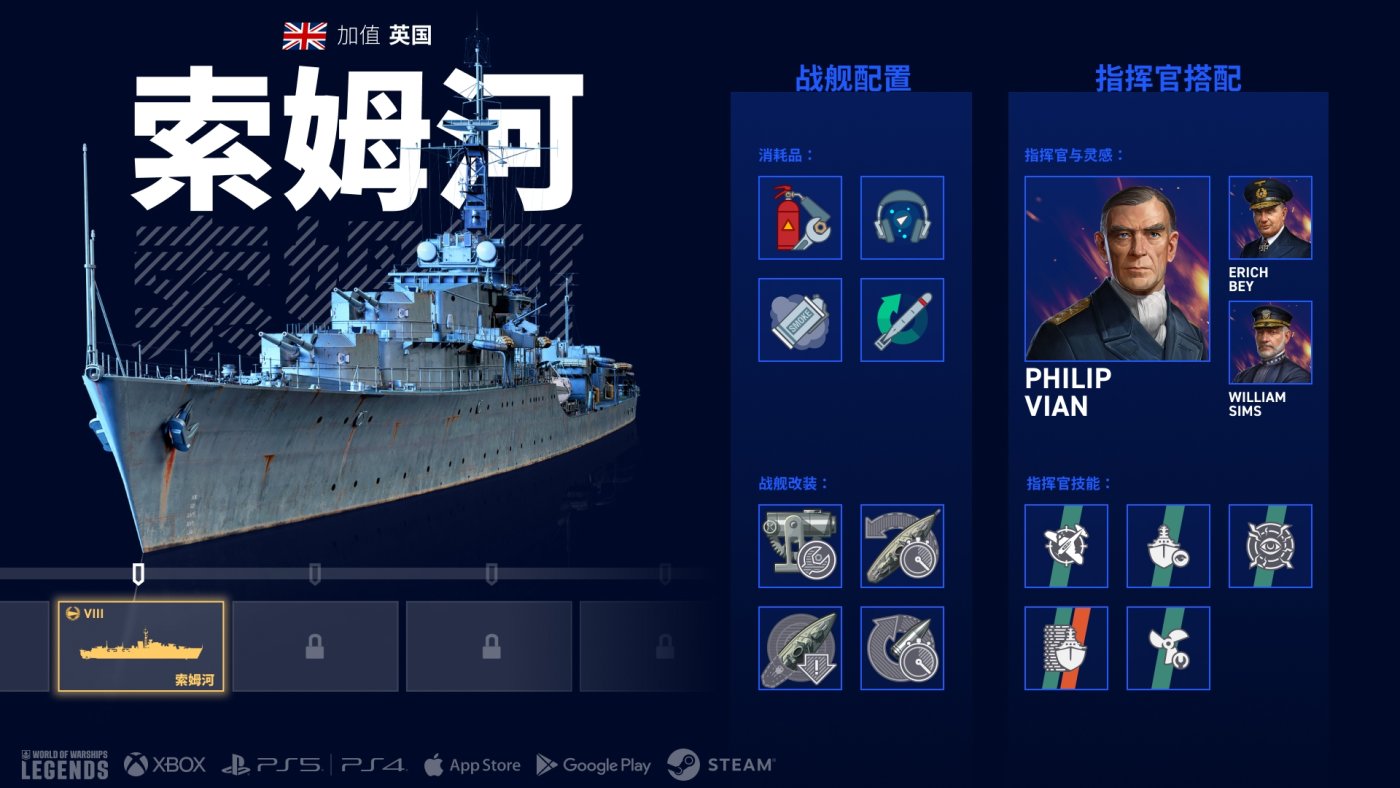The width and height of the screenshot is (1400, 788).
Task: Click the Steam platform logo
Action: [x=721, y=765]
